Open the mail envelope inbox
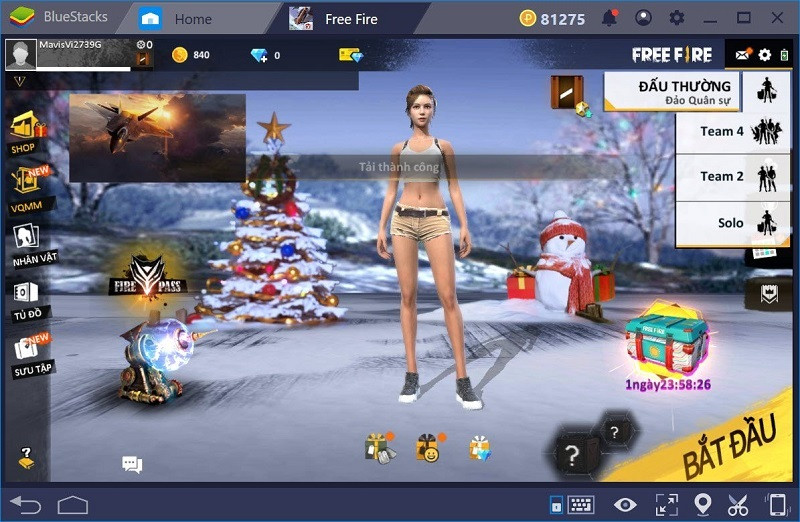This screenshot has width=800, height=522. [x=742, y=55]
